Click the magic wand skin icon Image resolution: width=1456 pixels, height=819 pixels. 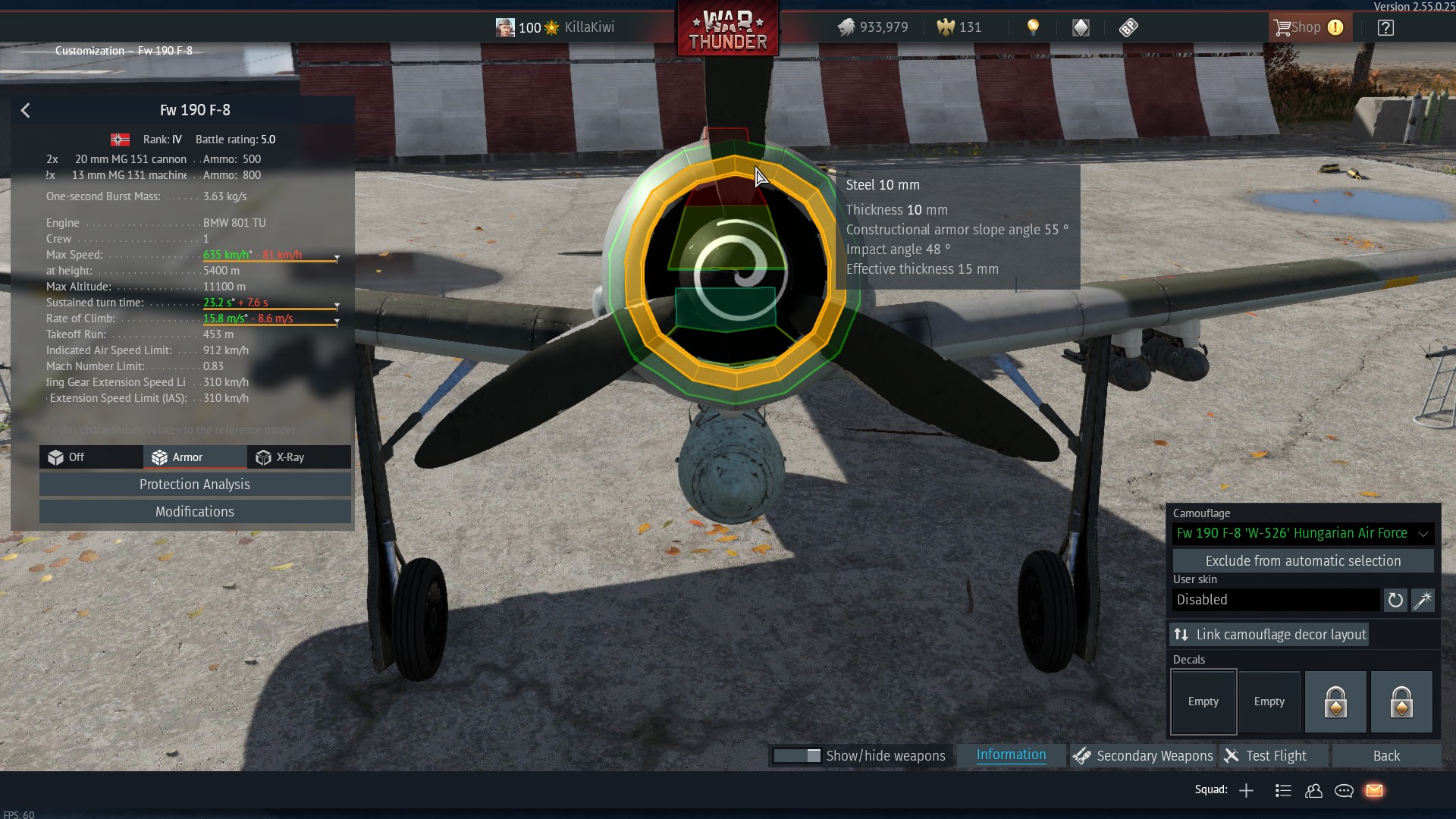[1423, 600]
